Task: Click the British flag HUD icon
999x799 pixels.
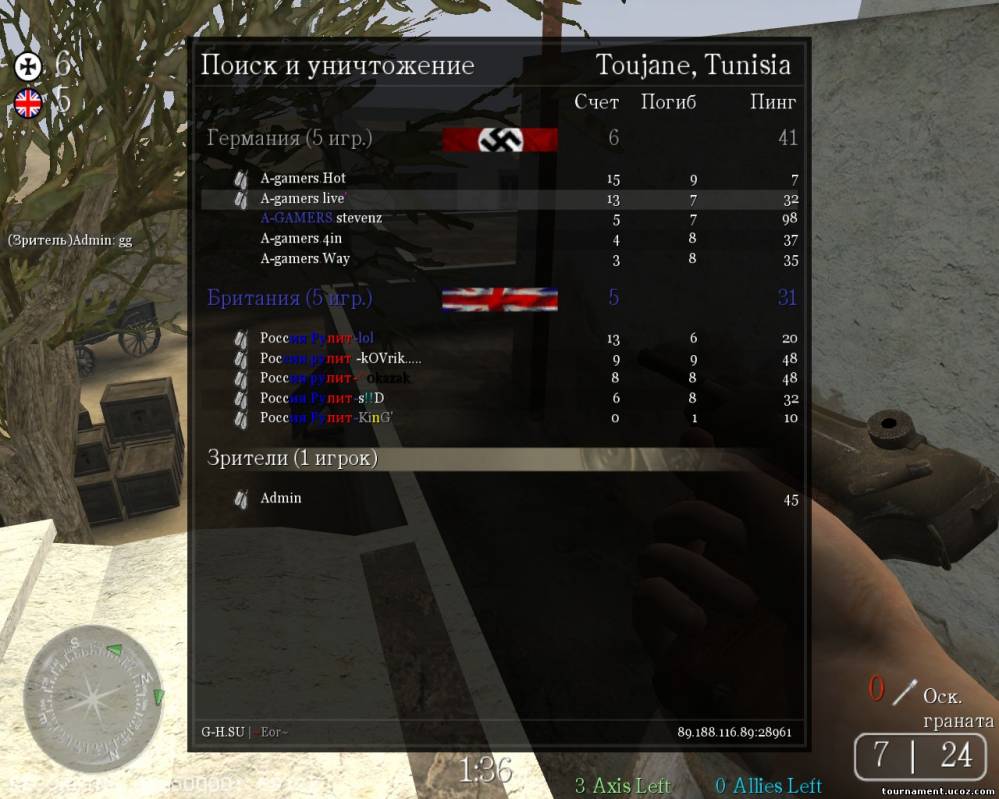Action: pos(28,102)
